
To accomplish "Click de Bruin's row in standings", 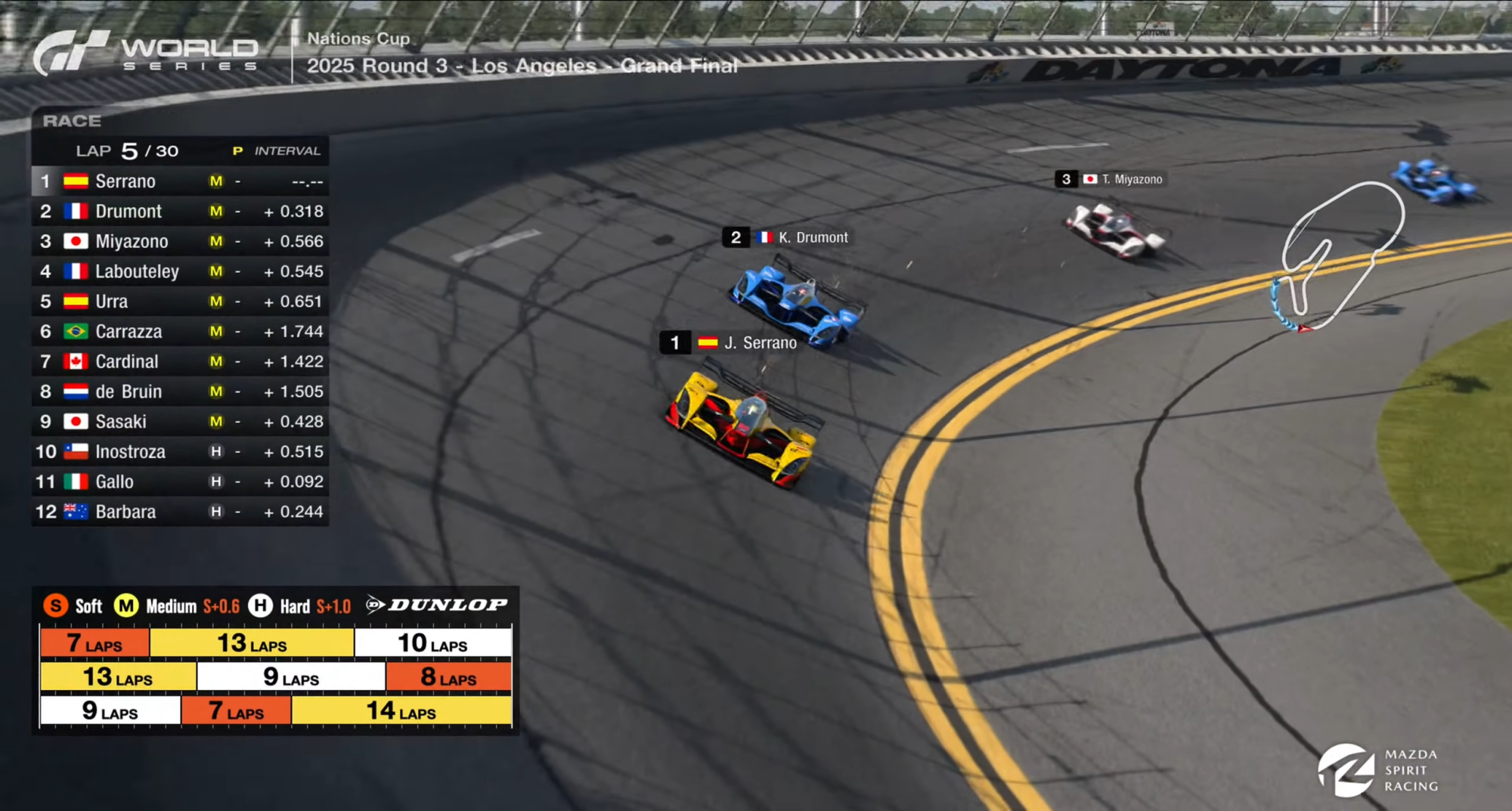I will coord(180,392).
